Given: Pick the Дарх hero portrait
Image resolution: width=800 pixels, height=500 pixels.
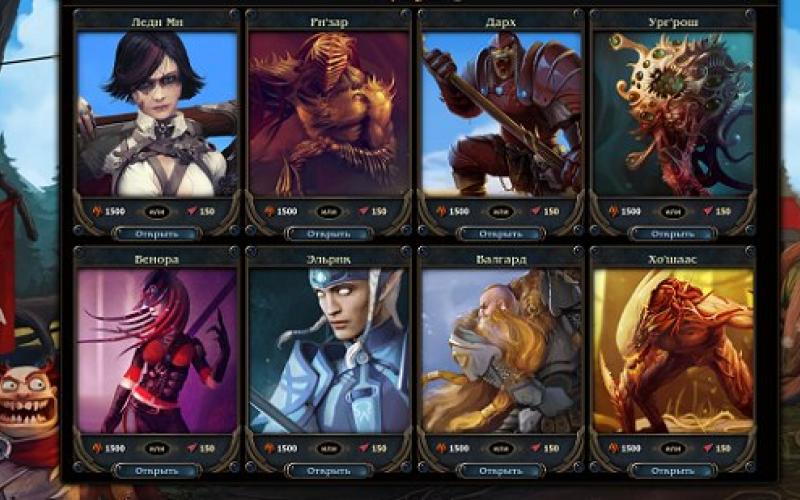Looking at the screenshot, I should pyautogui.click(x=501, y=113).
